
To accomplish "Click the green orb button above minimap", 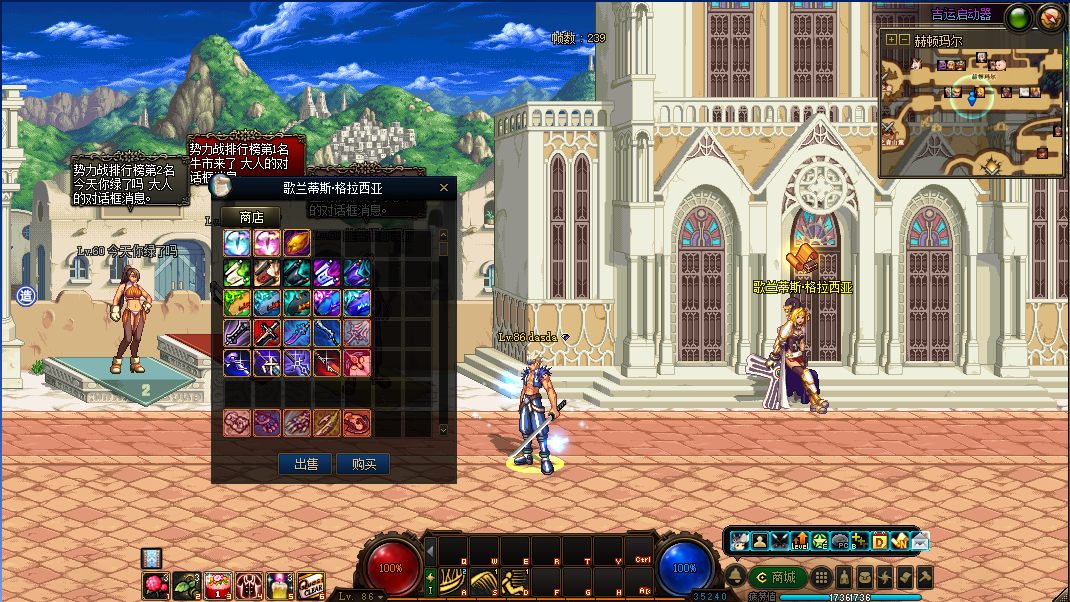I will tap(1018, 17).
